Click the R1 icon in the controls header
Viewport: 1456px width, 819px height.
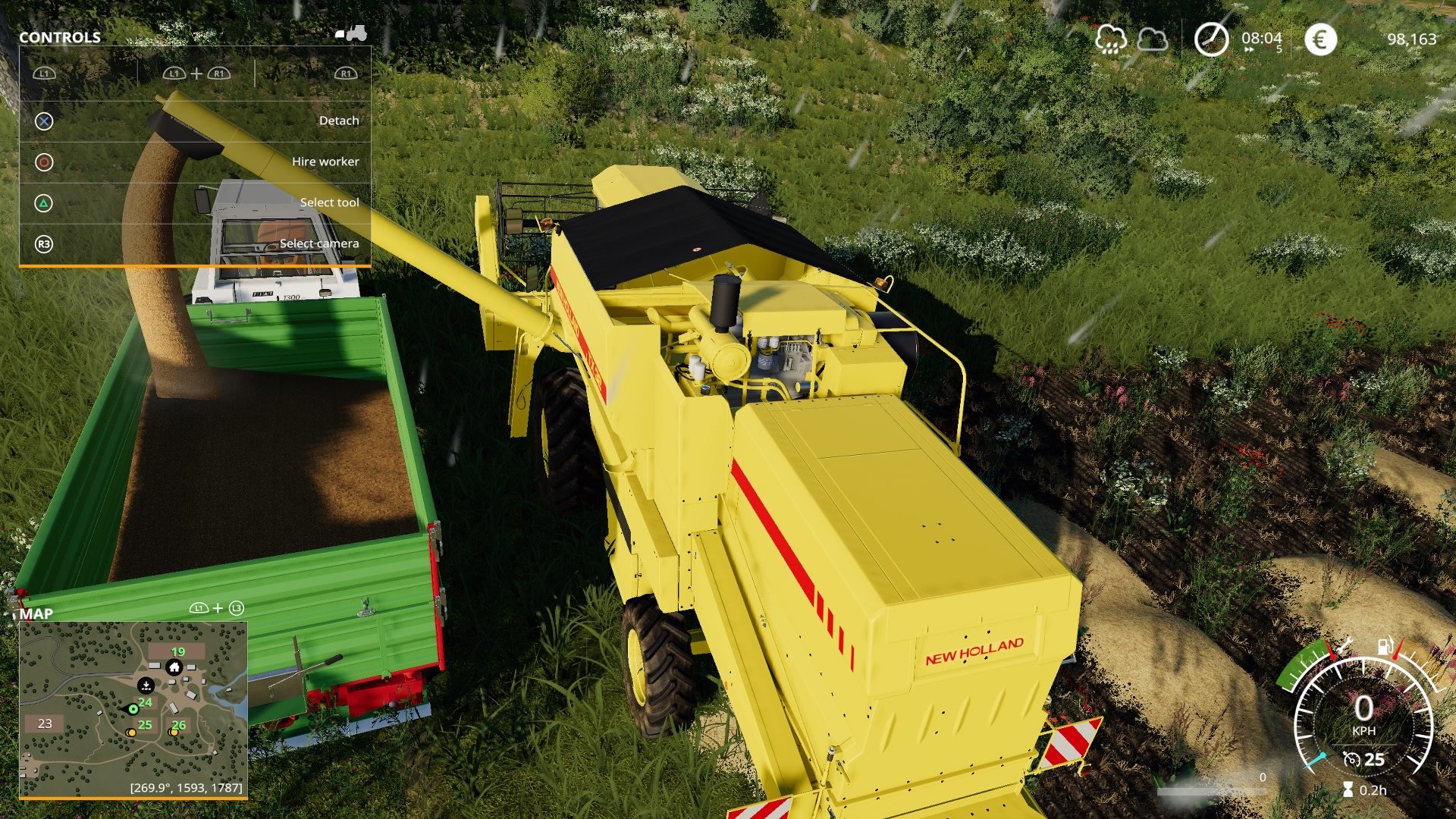(346, 74)
